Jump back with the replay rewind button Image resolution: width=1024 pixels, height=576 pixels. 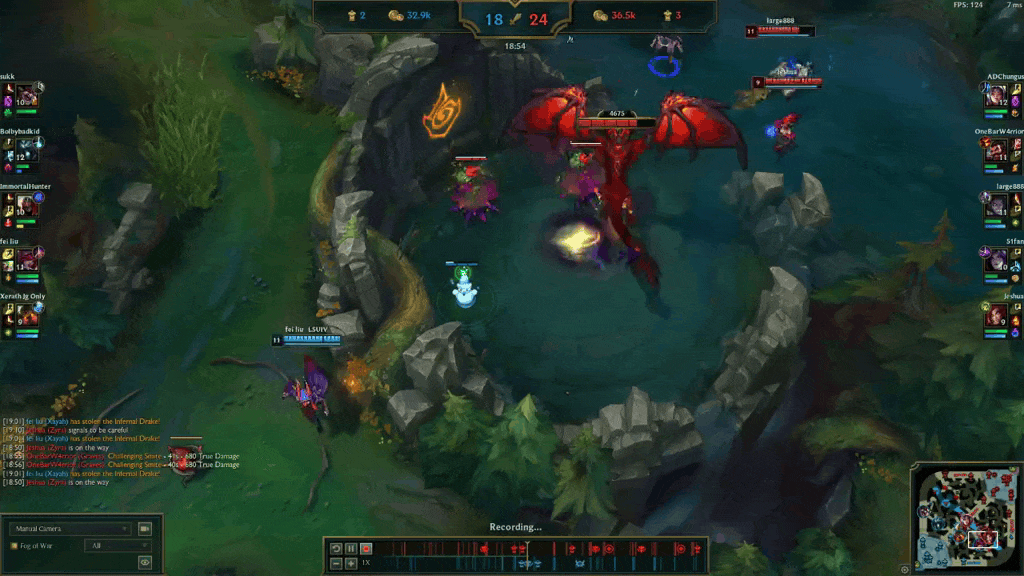(x=336, y=548)
